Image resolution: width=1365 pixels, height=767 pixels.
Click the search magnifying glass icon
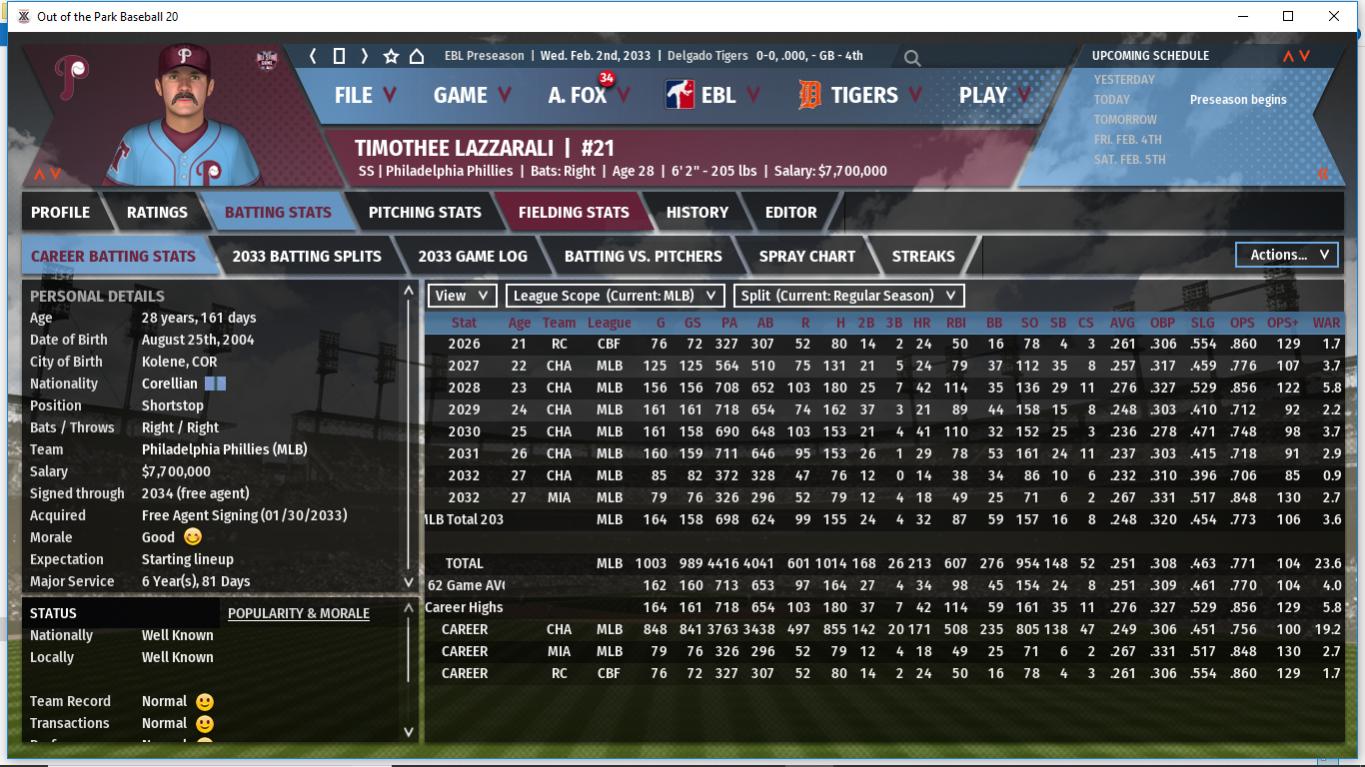point(912,58)
